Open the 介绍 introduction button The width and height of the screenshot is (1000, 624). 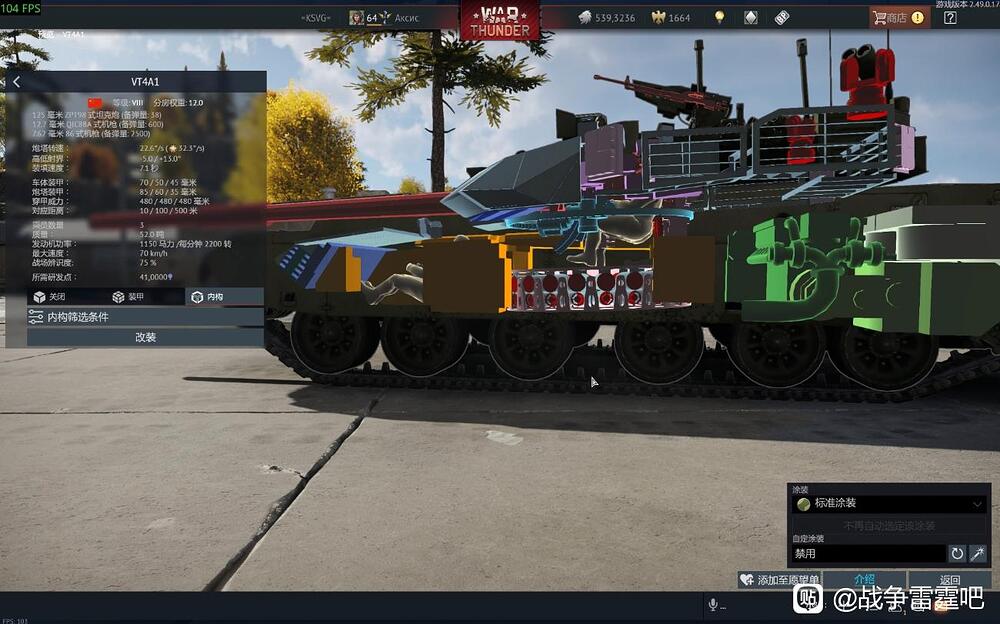[x=865, y=580]
